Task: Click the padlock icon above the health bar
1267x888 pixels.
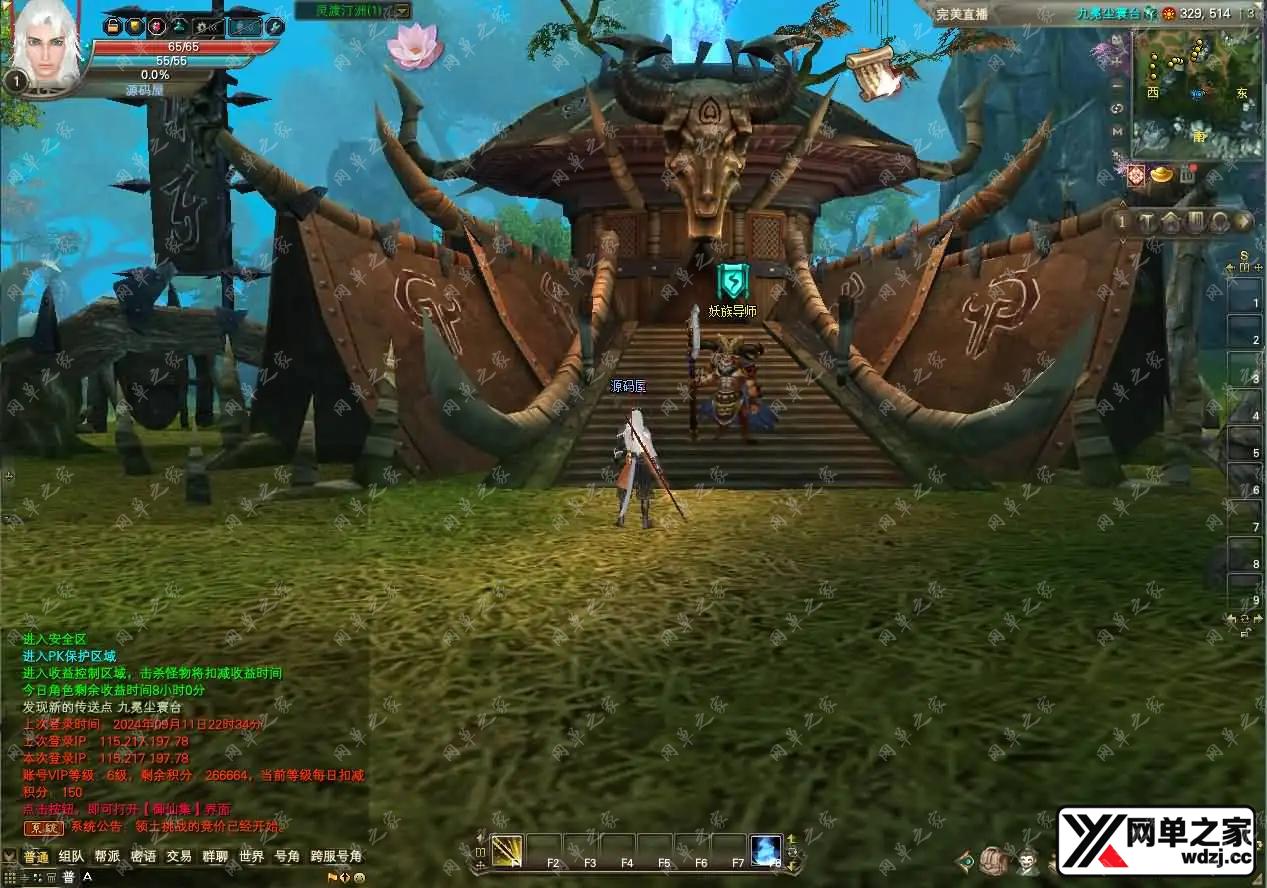Action: pos(112,27)
